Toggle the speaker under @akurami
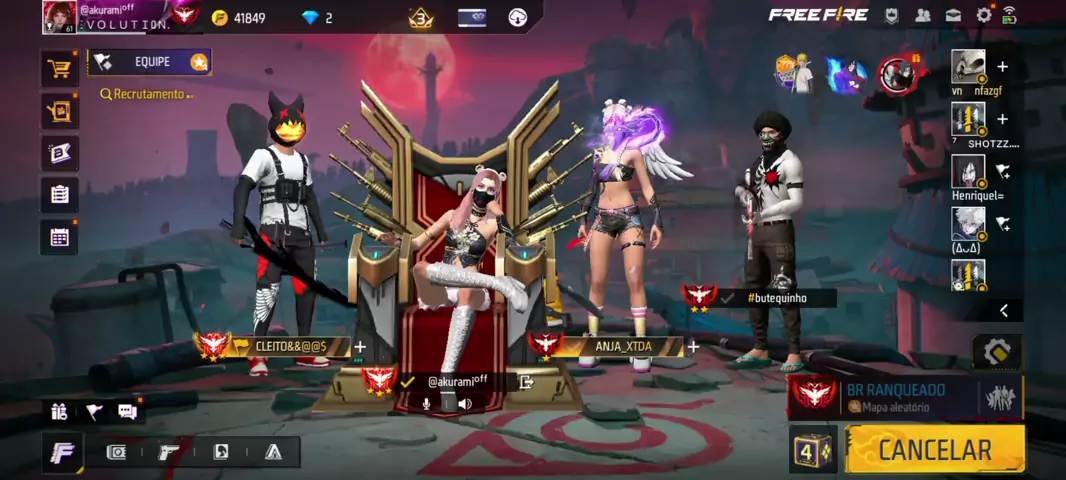The image size is (1066, 480). 465,404
